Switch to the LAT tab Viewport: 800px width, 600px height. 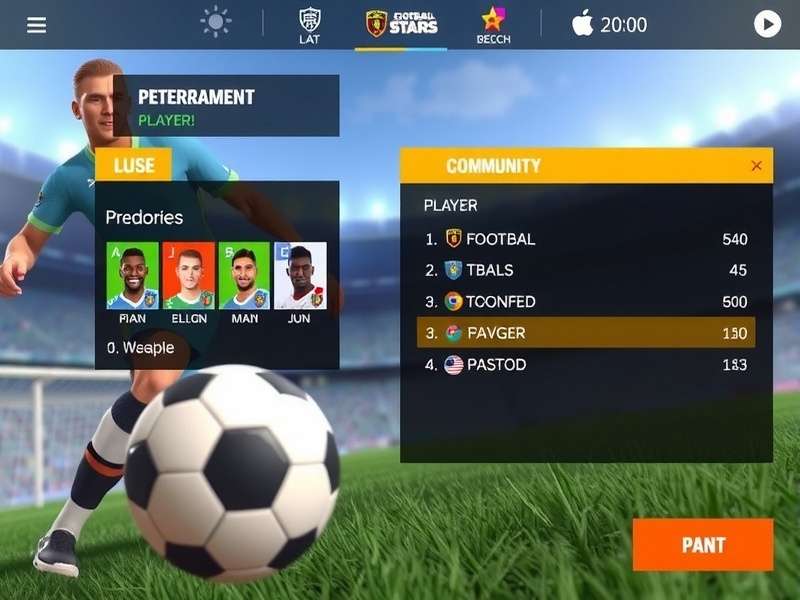click(310, 25)
